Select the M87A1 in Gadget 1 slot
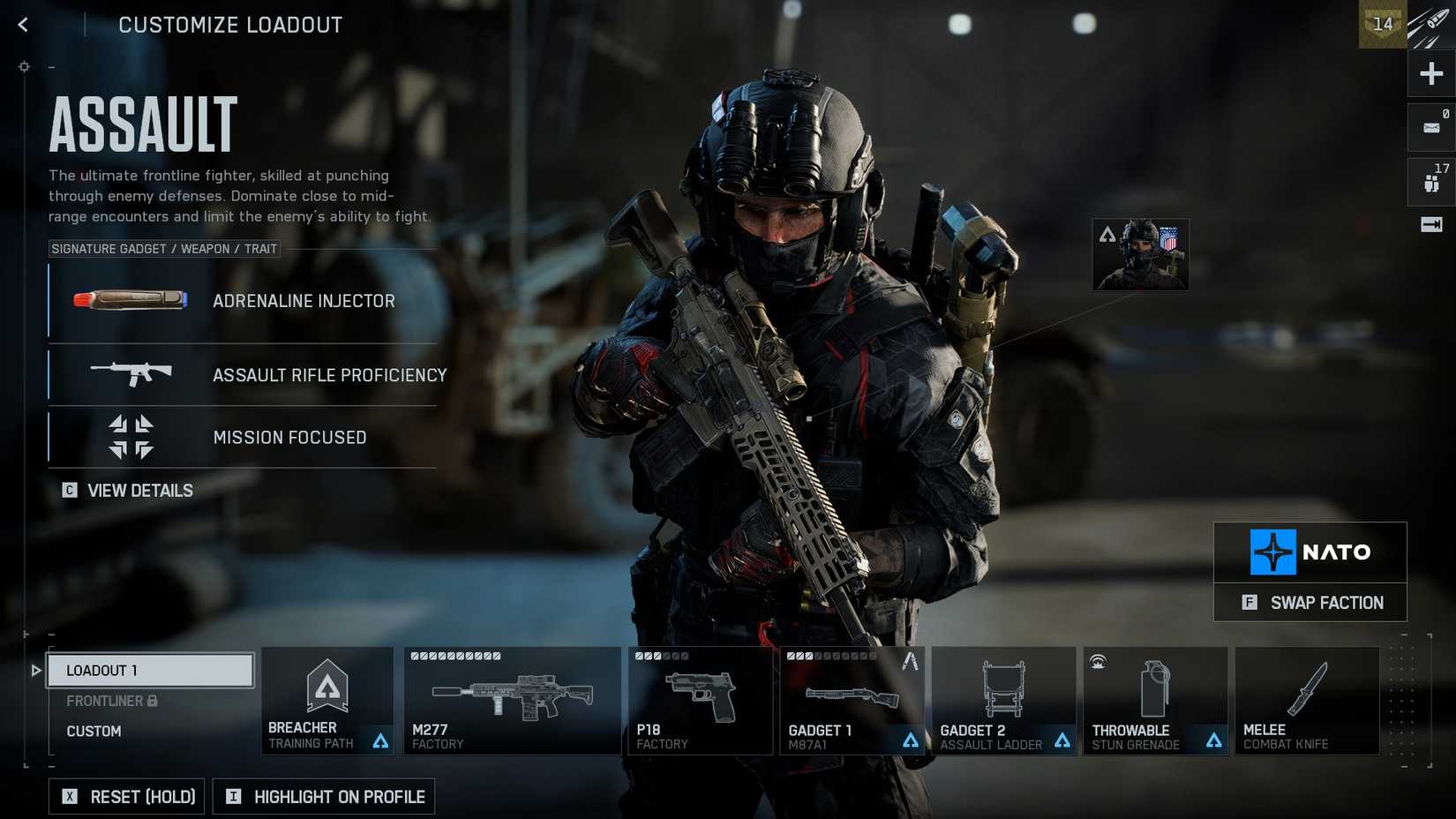This screenshot has height=819, width=1456. pos(852,701)
